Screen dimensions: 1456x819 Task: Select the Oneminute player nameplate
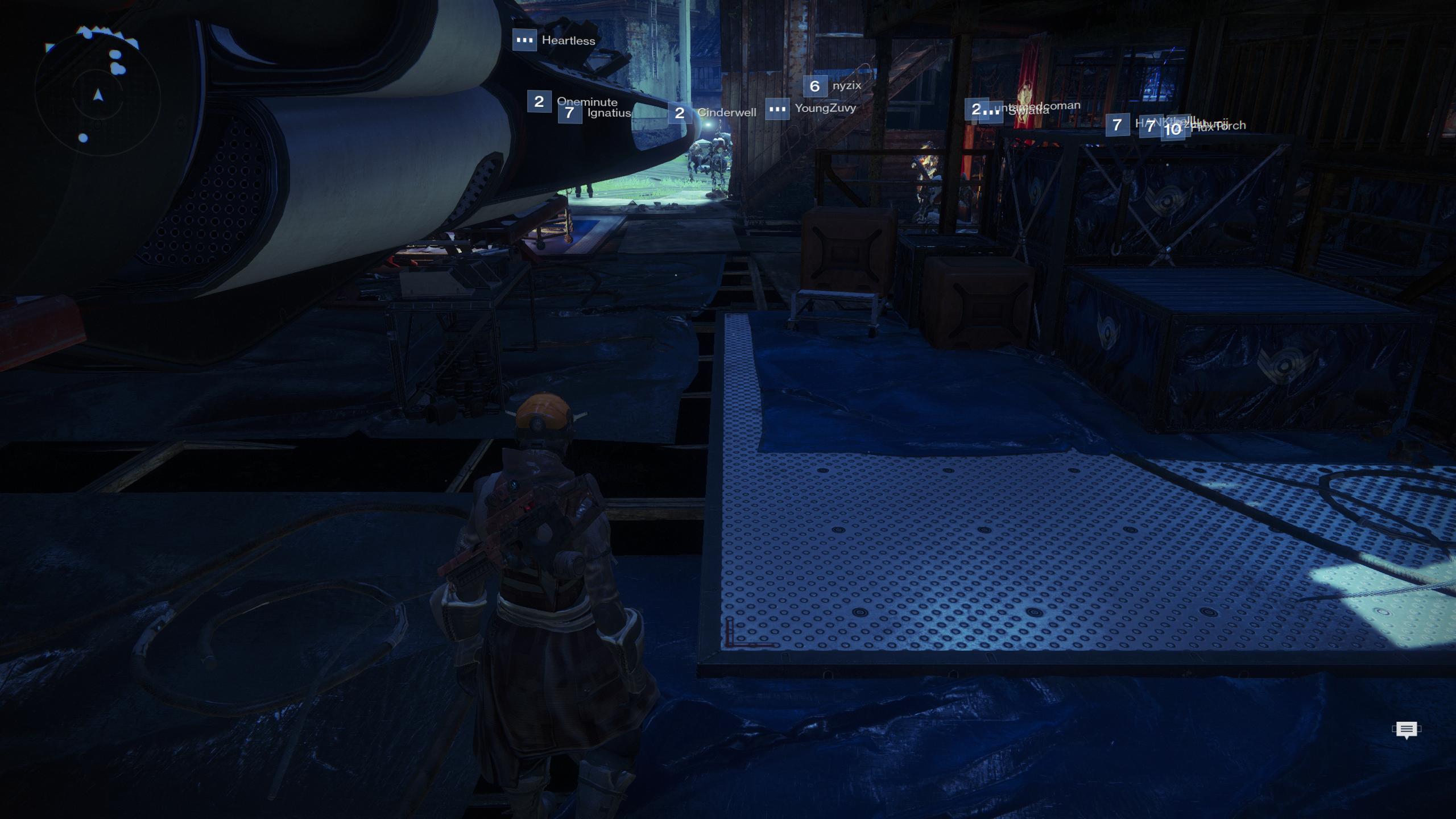pos(572,101)
